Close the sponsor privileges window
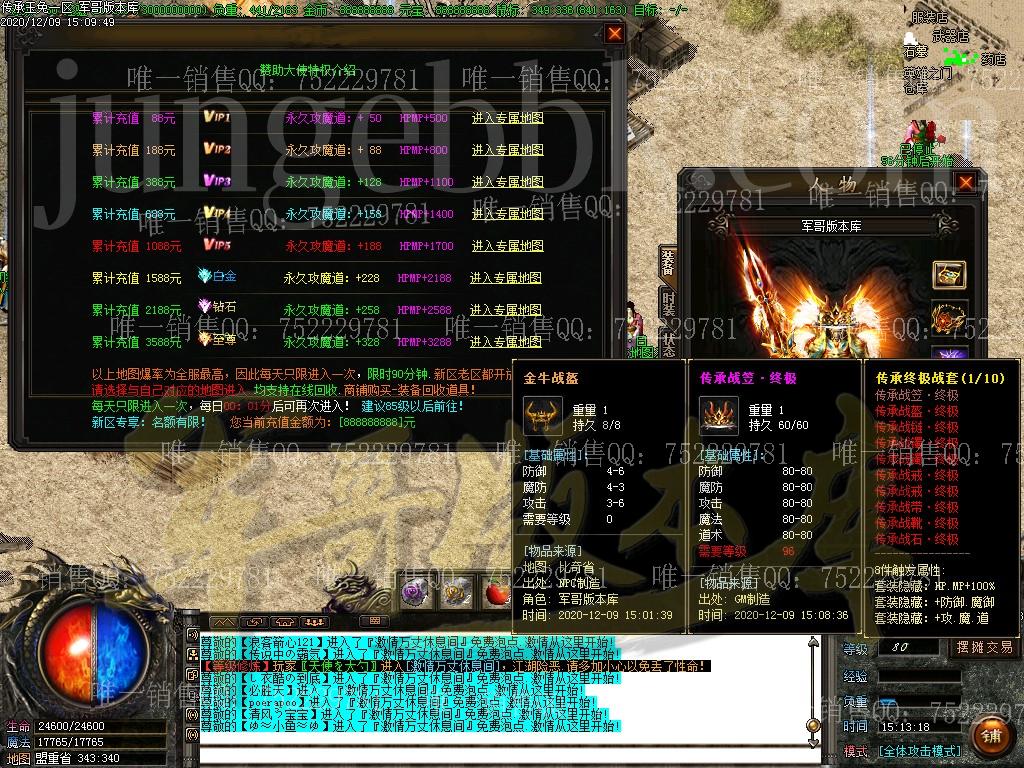Viewport: 1024px width, 768px height. [615, 34]
